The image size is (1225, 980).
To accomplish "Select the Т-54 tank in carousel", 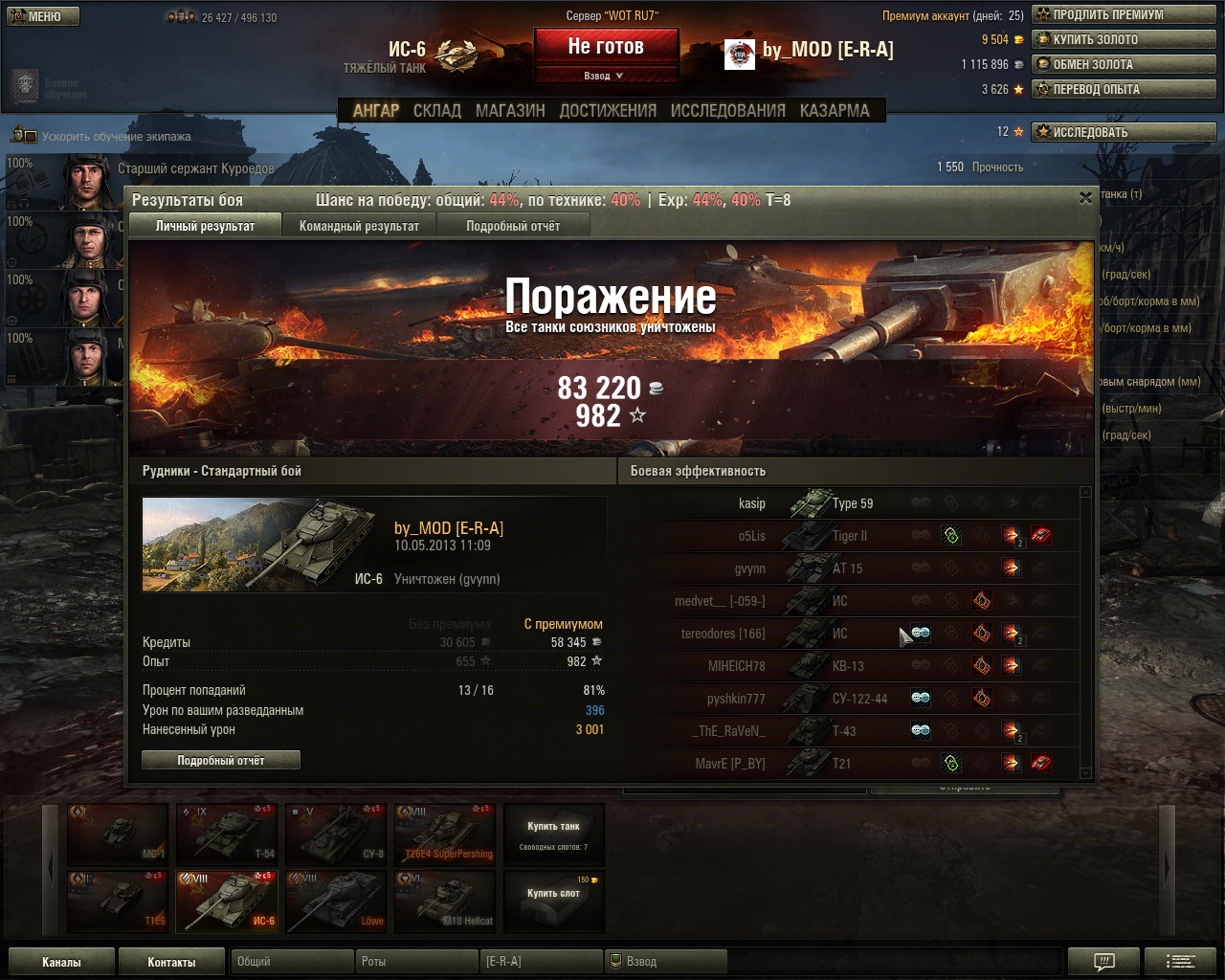I will tap(227, 833).
